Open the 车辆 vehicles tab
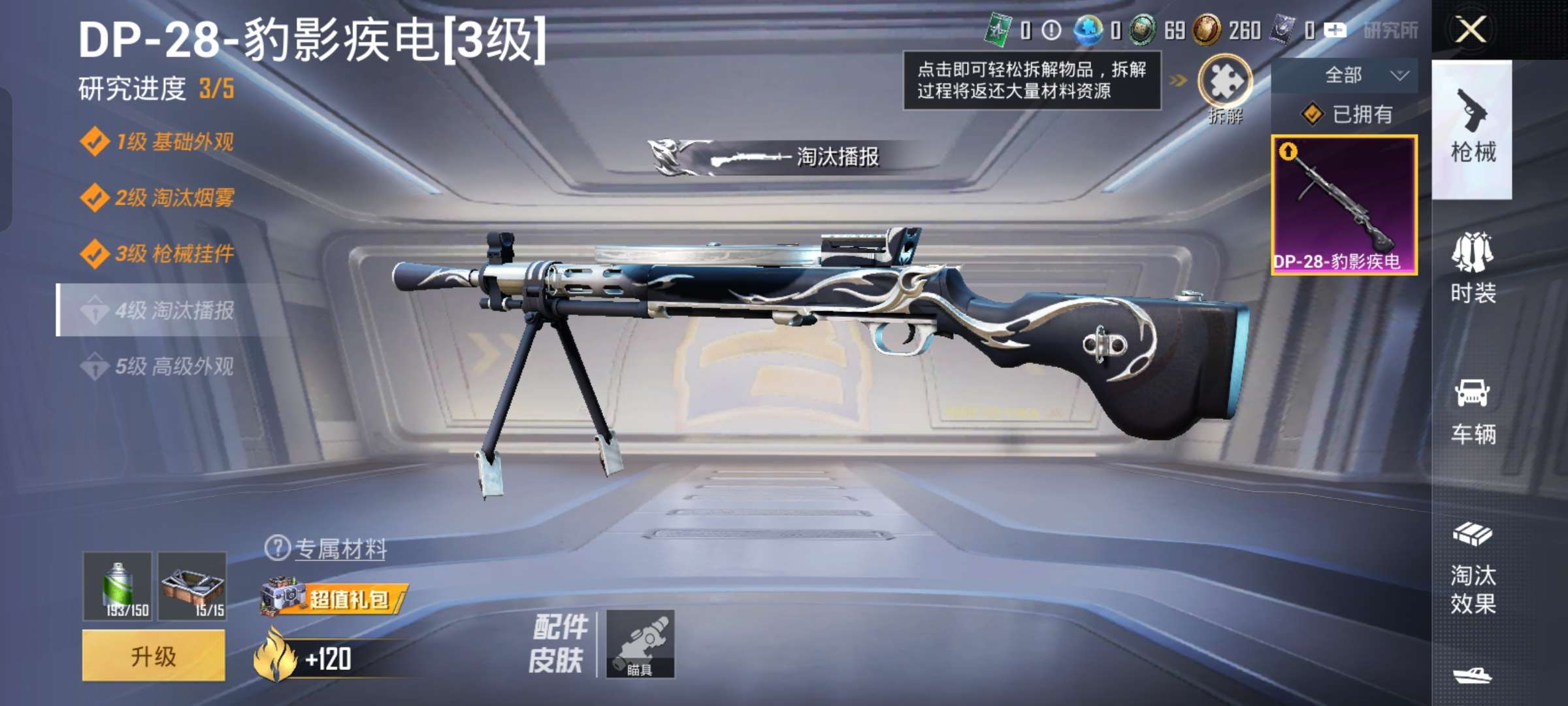 (1473, 412)
